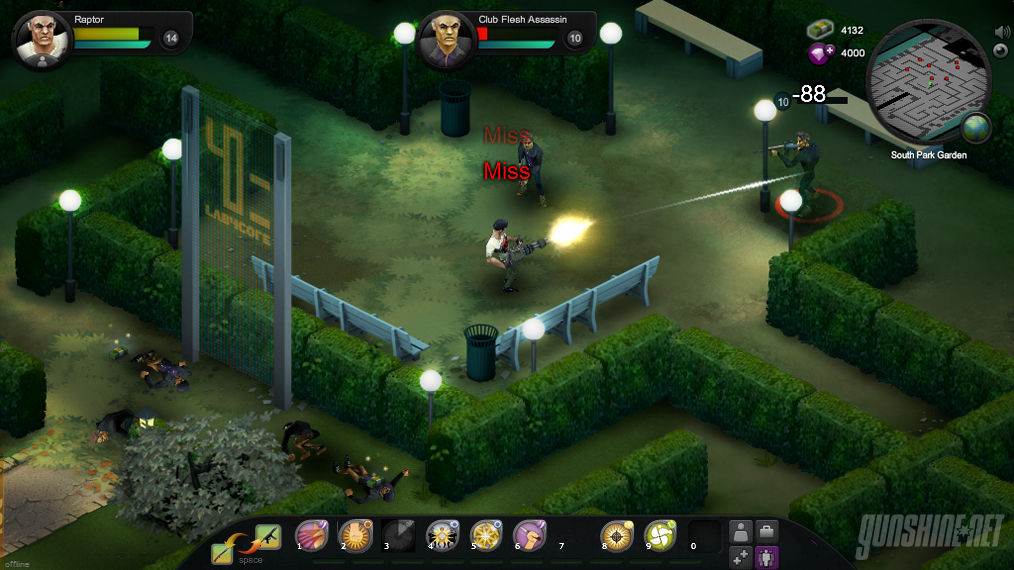
Task: Use the purple punch ability in slot 6
Action: 529,536
